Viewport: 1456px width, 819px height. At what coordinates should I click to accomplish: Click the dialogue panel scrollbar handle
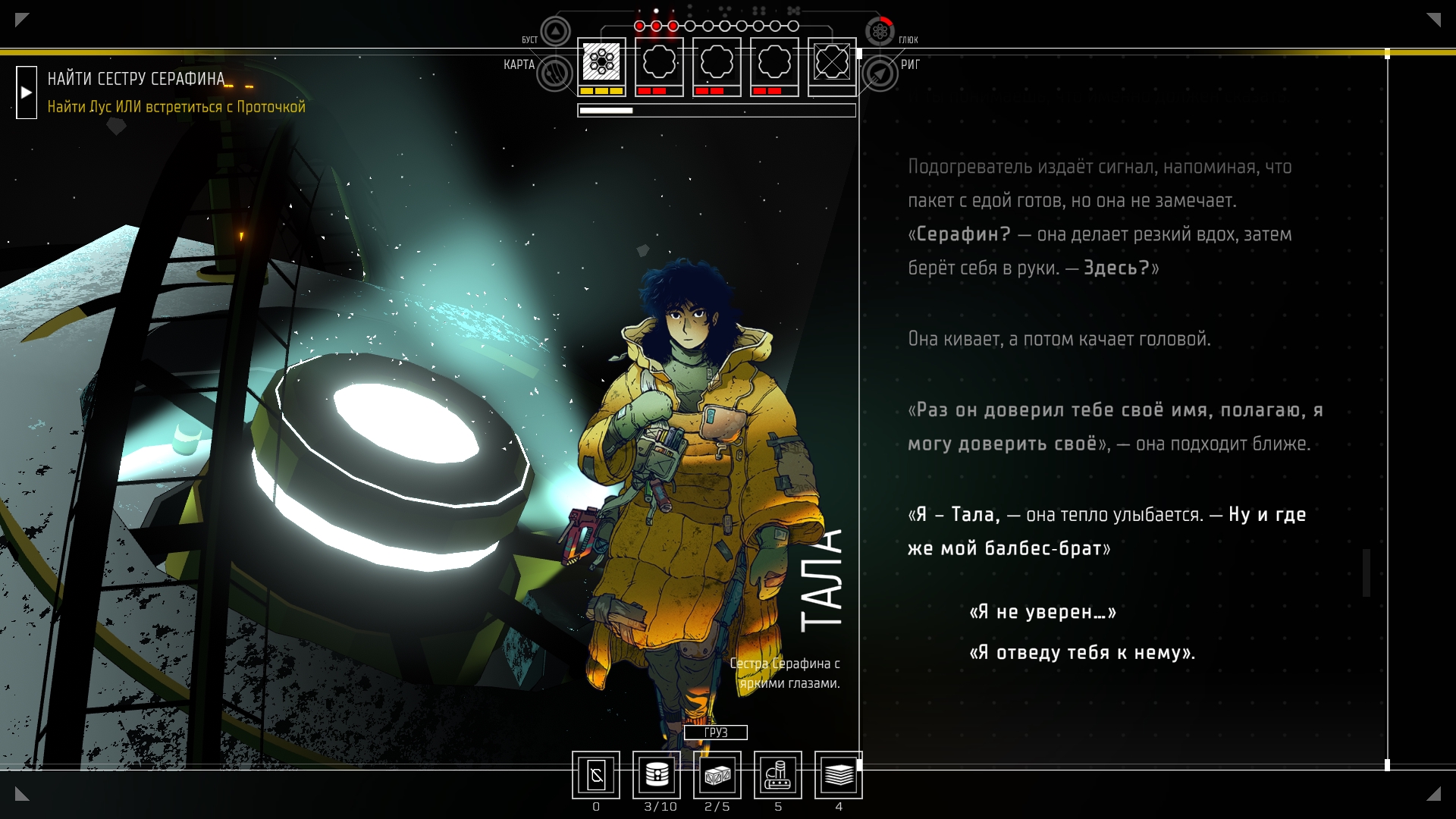pos(1367,573)
